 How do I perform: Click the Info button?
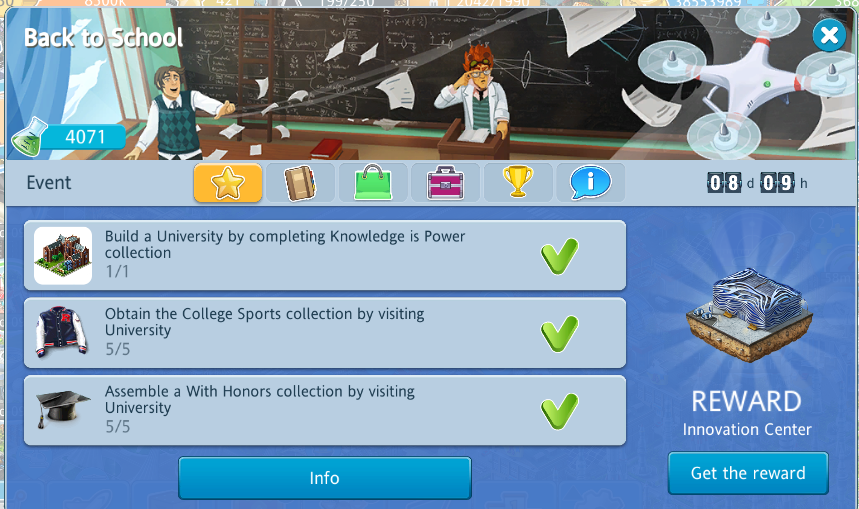pyautogui.click(x=324, y=478)
